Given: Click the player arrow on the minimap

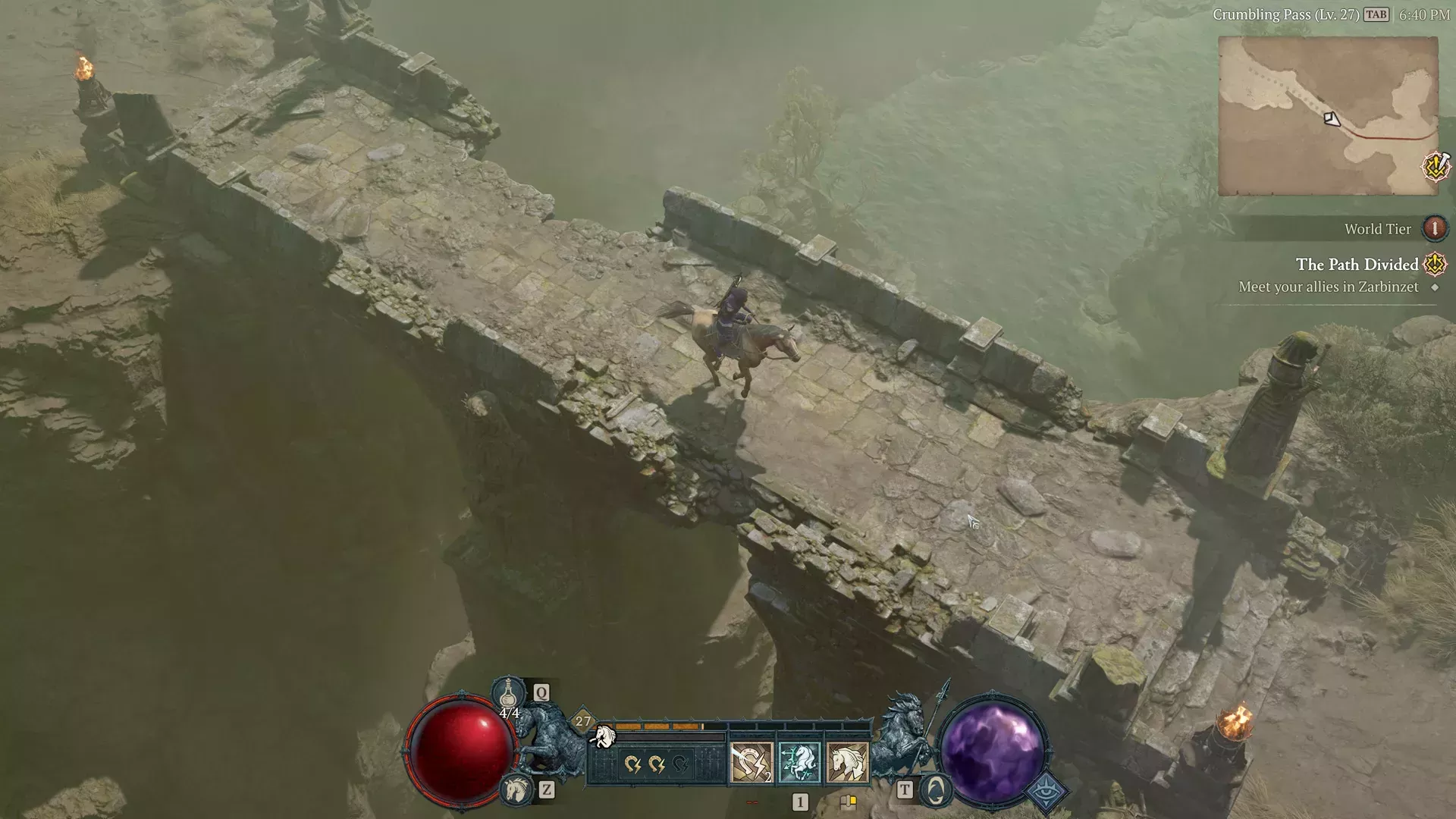Looking at the screenshot, I should tap(1332, 118).
